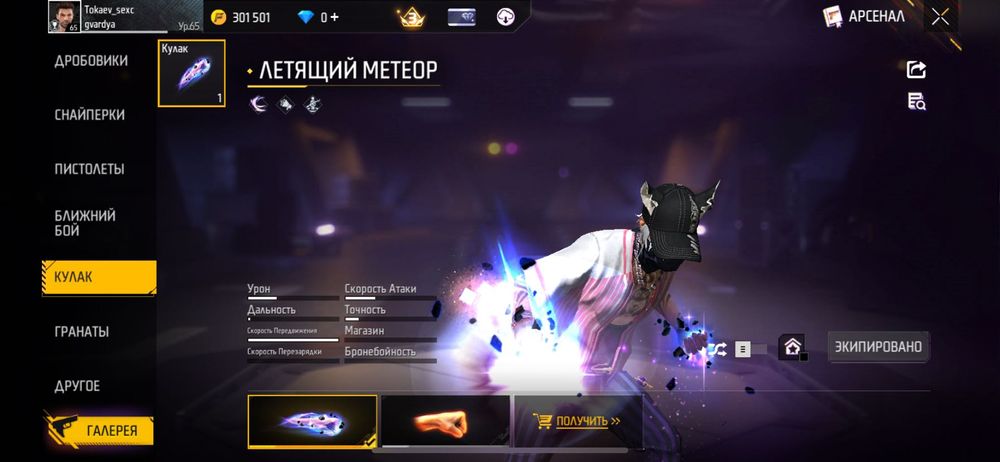Viewport: 1000px width, 462px height.
Task: Click the Экипировано button
Action: 880,347
